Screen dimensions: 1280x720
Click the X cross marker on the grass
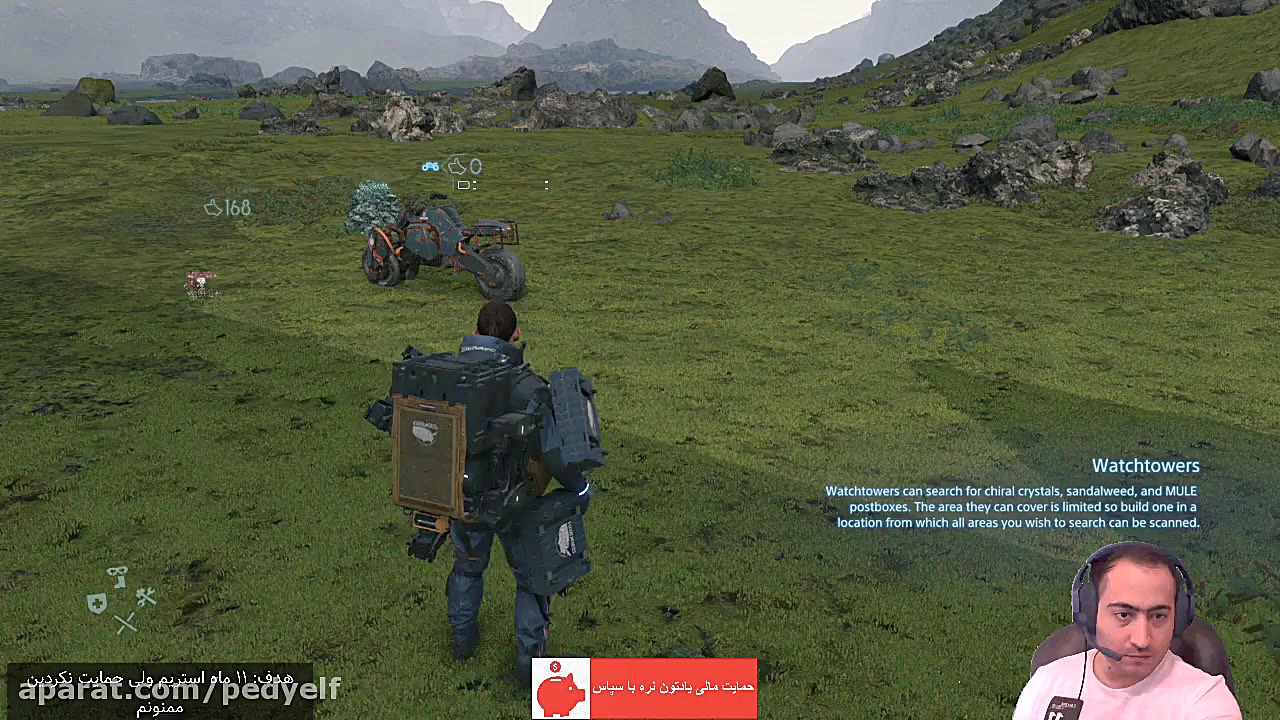click(126, 623)
